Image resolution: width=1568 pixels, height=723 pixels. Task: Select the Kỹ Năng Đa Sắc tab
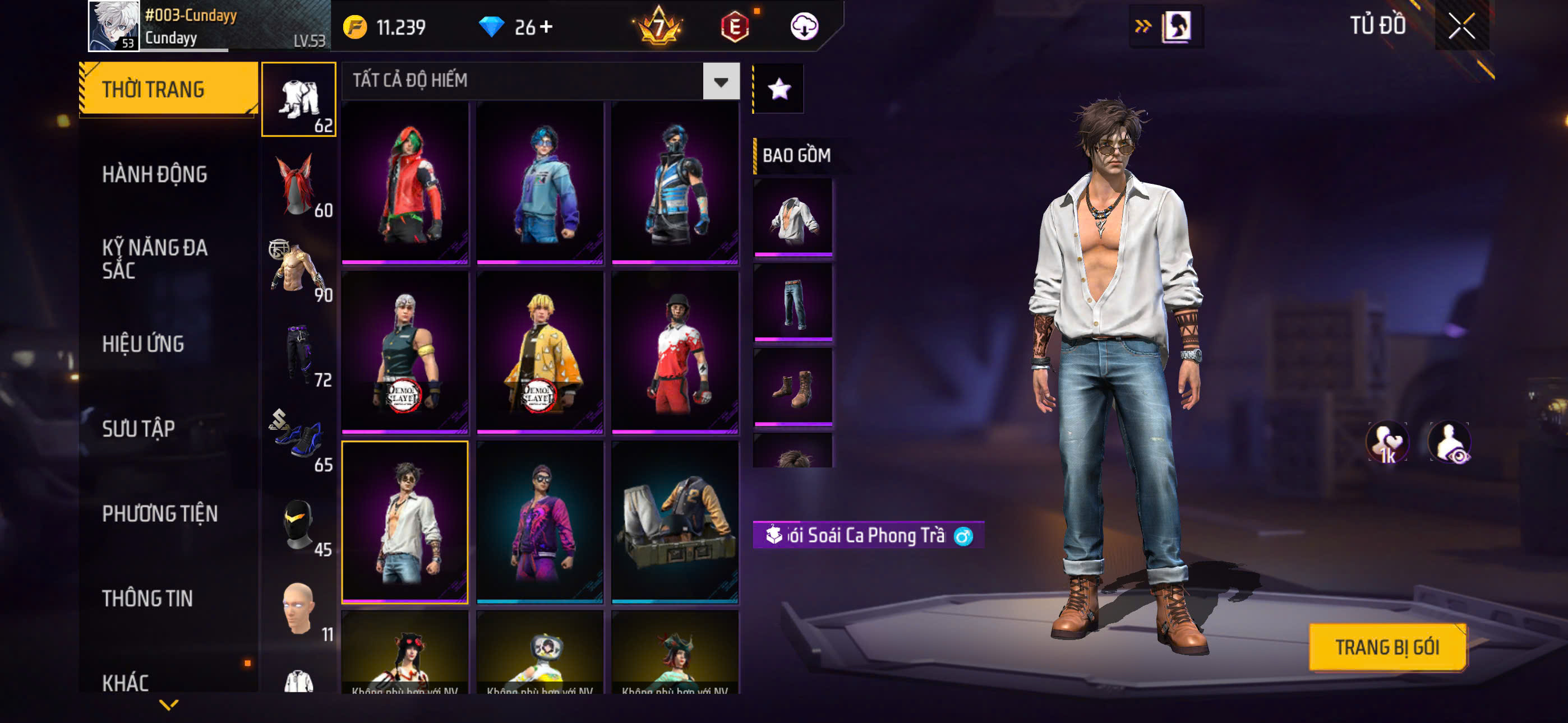click(x=155, y=258)
